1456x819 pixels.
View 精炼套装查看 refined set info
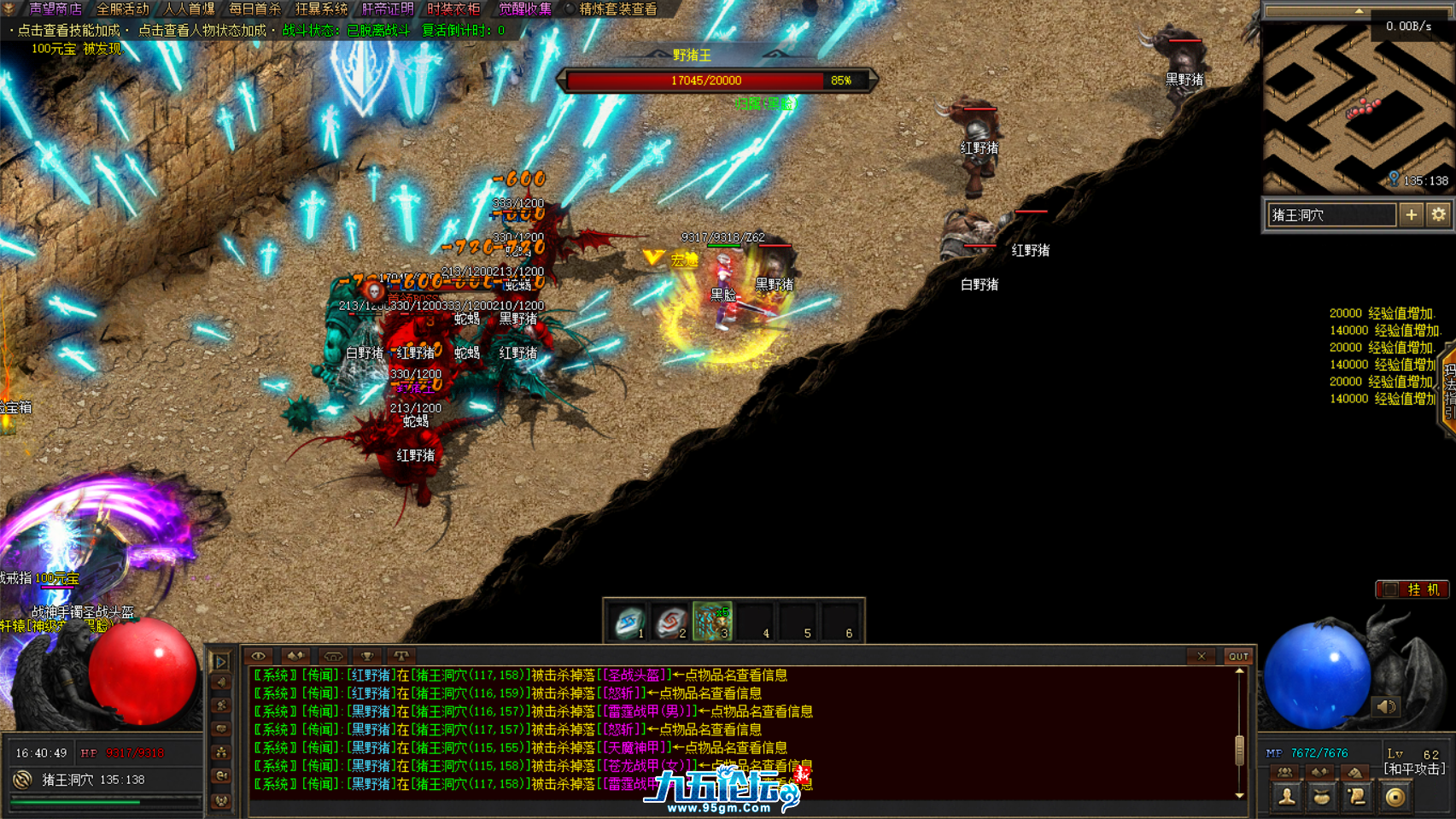click(618, 9)
